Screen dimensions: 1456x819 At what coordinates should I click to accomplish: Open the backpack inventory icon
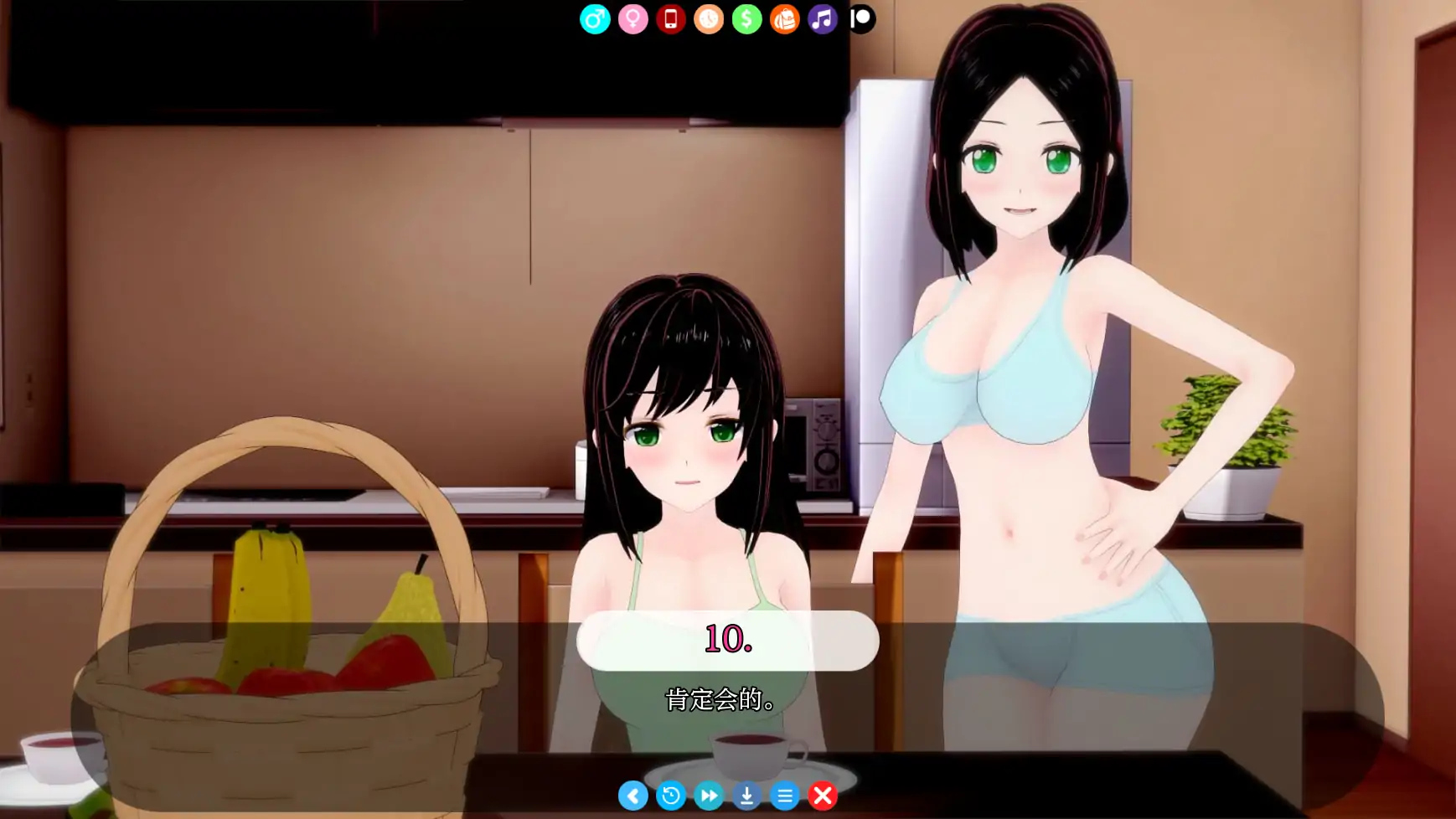pos(784,18)
